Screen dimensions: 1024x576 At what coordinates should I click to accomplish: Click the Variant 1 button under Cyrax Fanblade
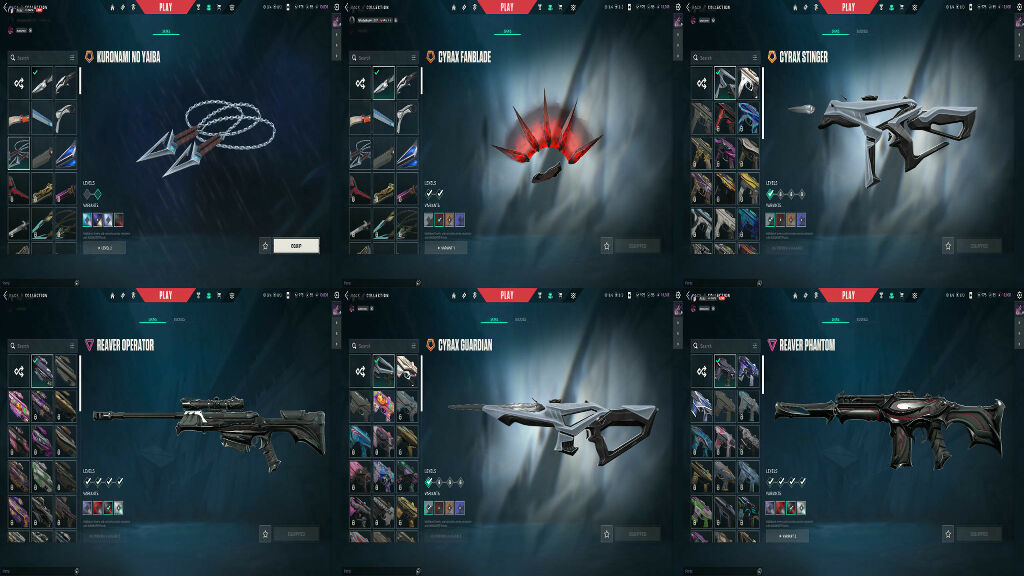pyautogui.click(x=445, y=246)
